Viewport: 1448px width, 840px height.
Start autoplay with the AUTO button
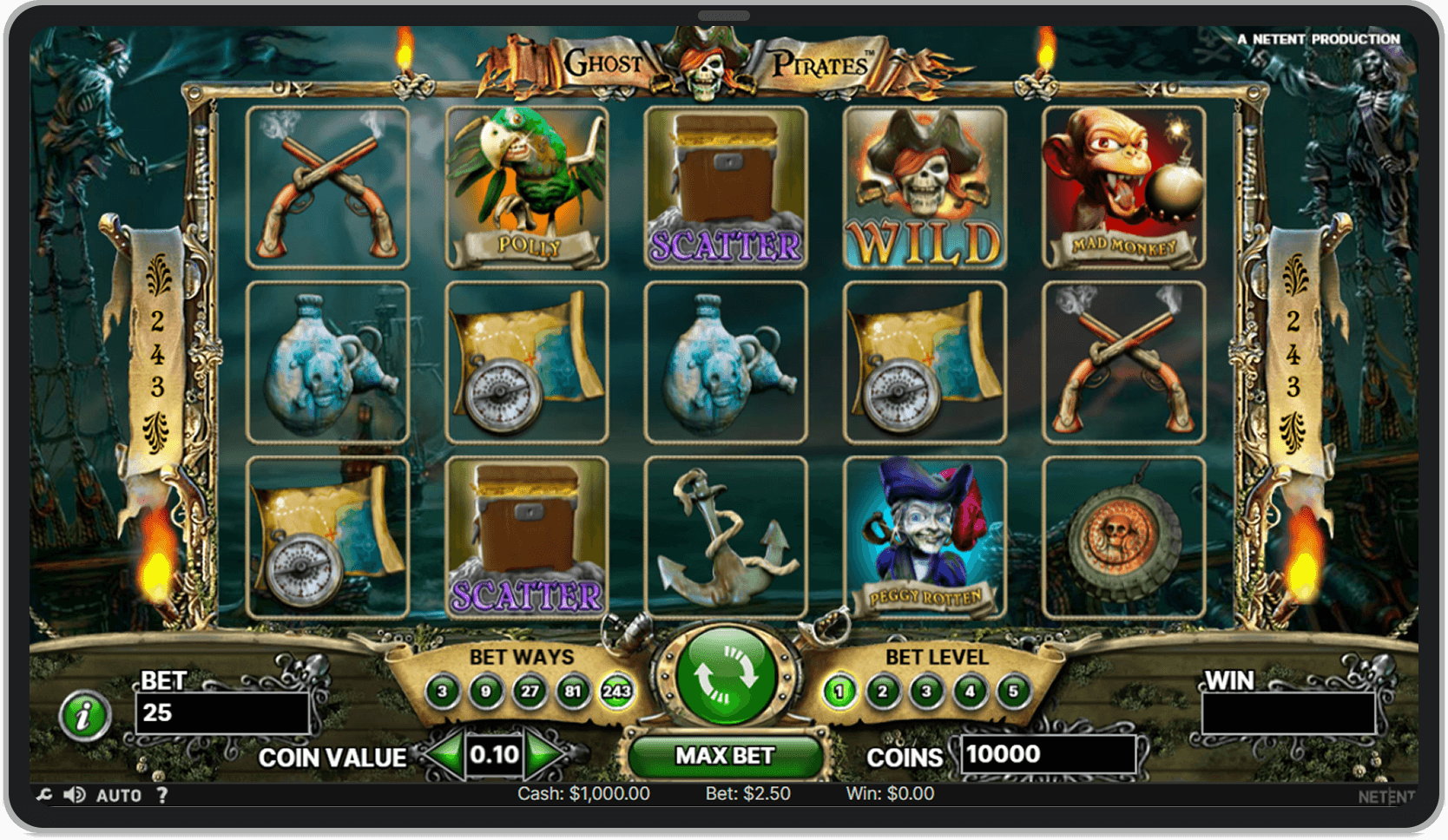tap(120, 795)
